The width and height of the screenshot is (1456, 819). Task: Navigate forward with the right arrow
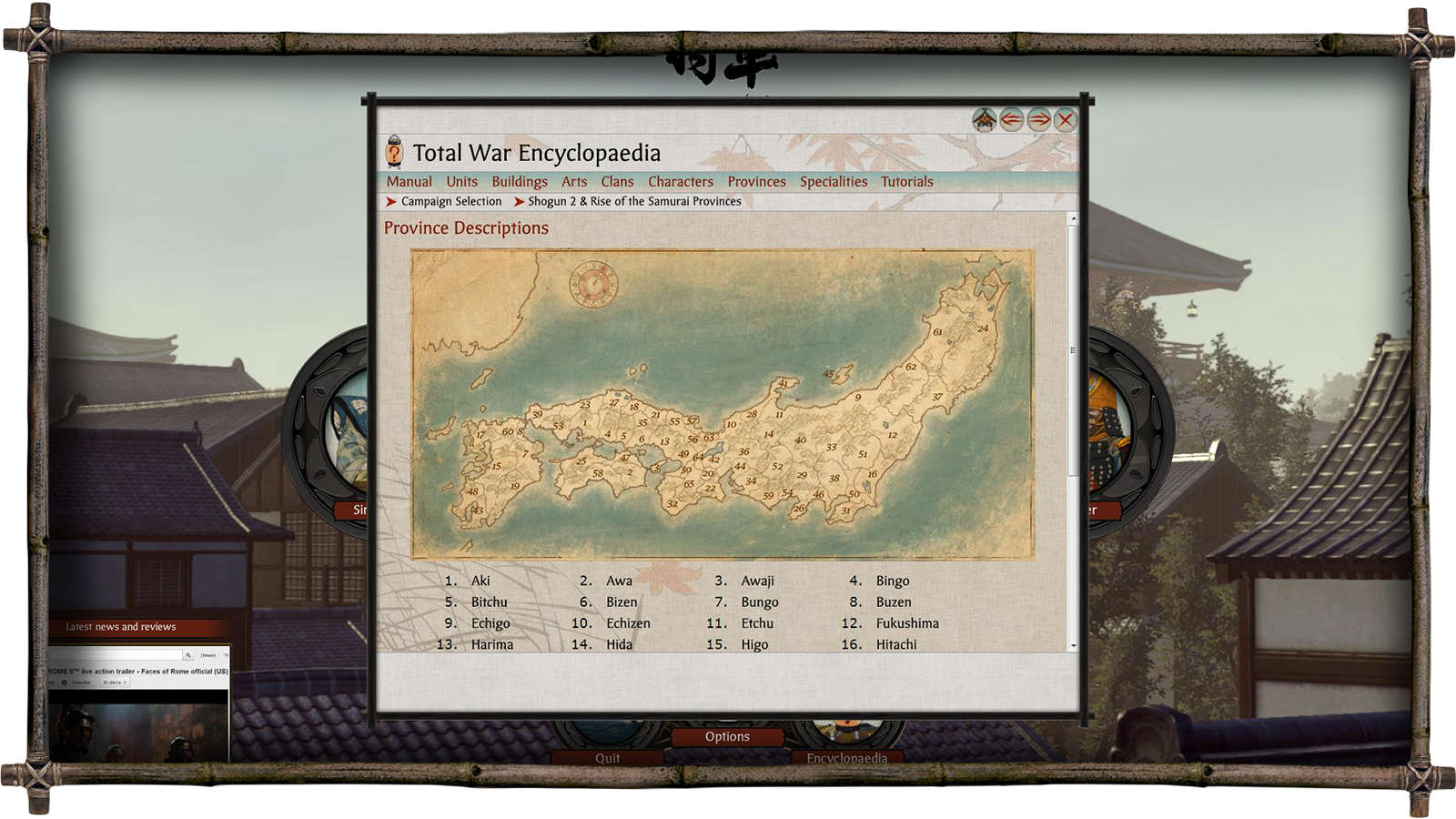click(1038, 120)
